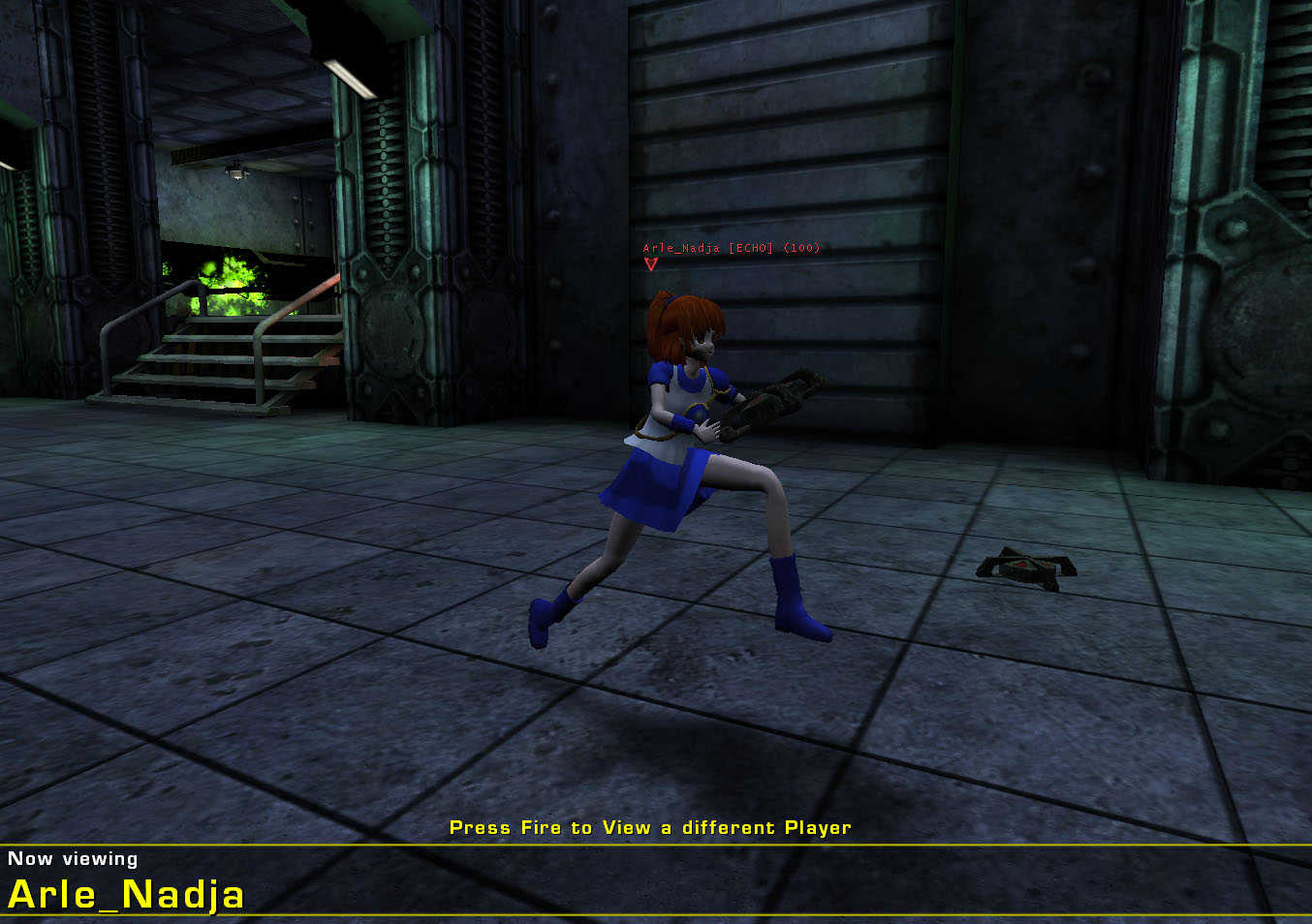Click Press Fire to View a different Player
The image size is (1312, 924).
click(650, 828)
